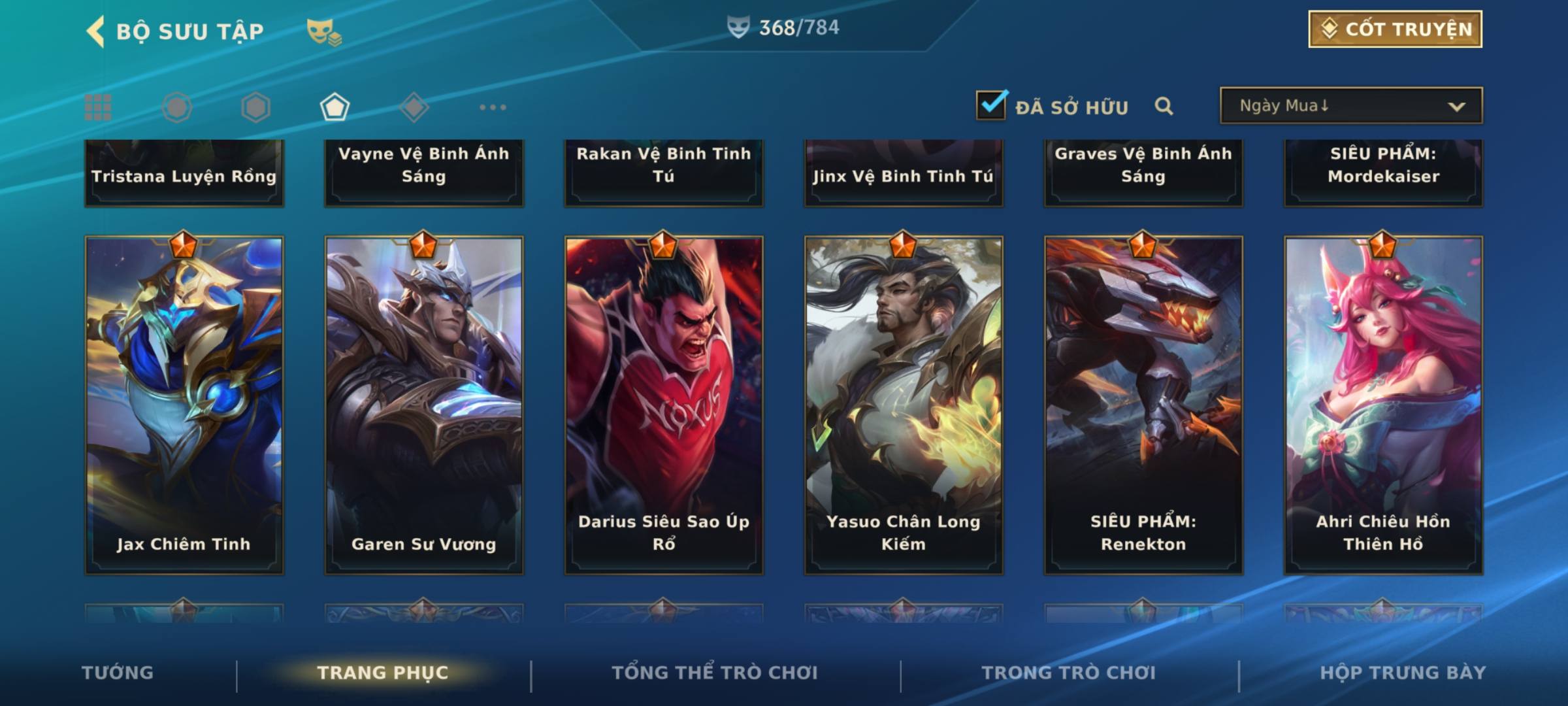
Task: Select the Jax Chiêm Tinh skin card
Action: (184, 405)
